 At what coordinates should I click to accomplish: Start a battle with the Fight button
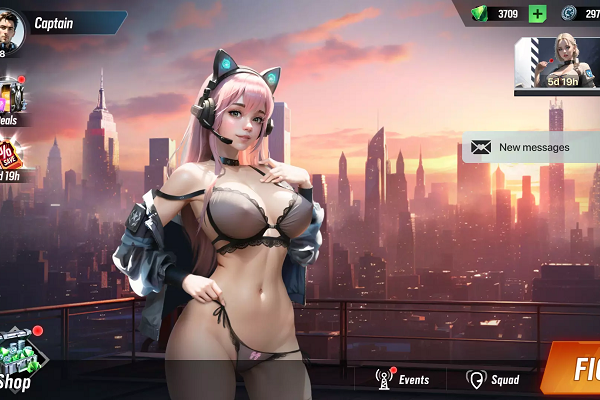point(575,369)
